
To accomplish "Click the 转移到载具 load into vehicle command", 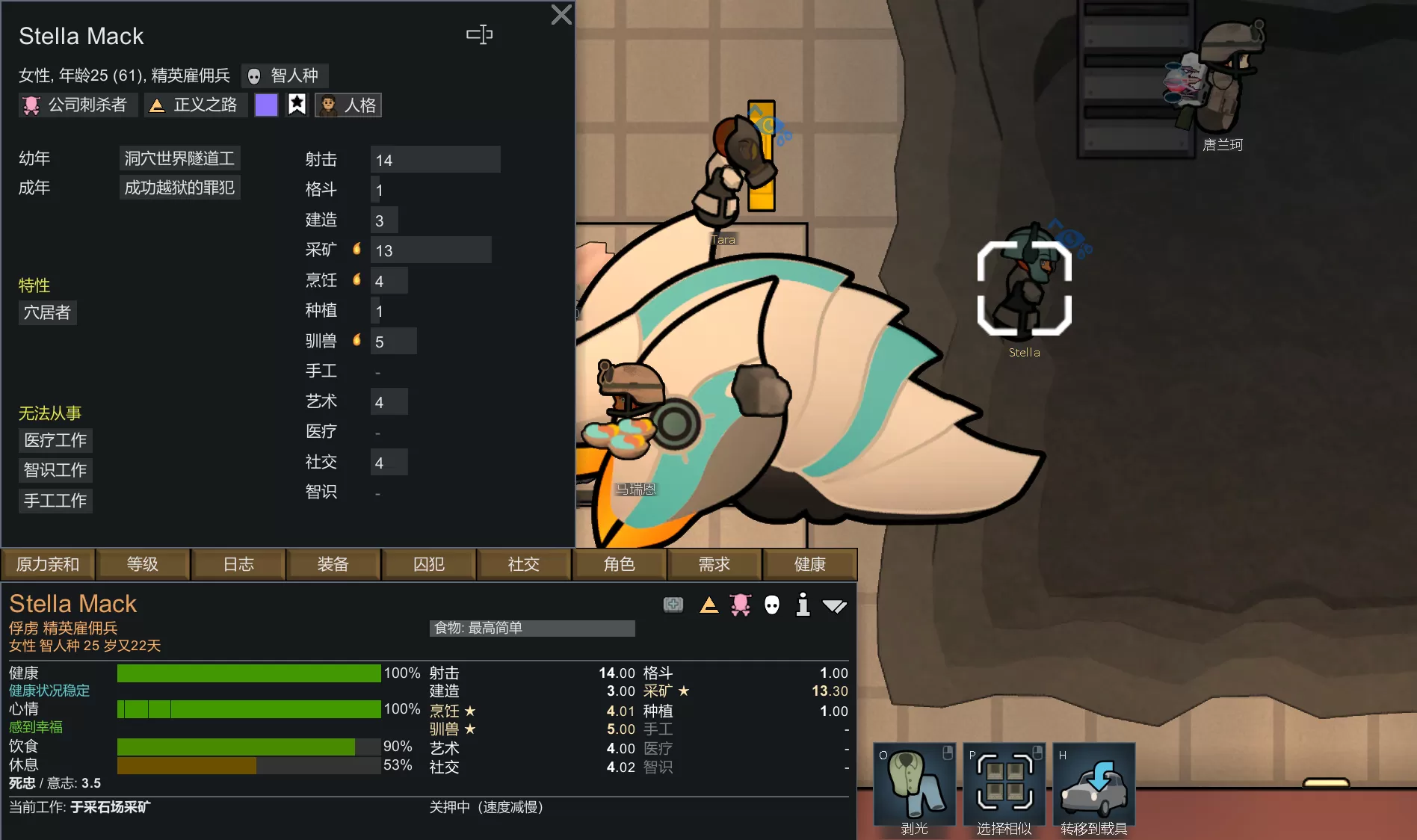I will (x=1093, y=788).
